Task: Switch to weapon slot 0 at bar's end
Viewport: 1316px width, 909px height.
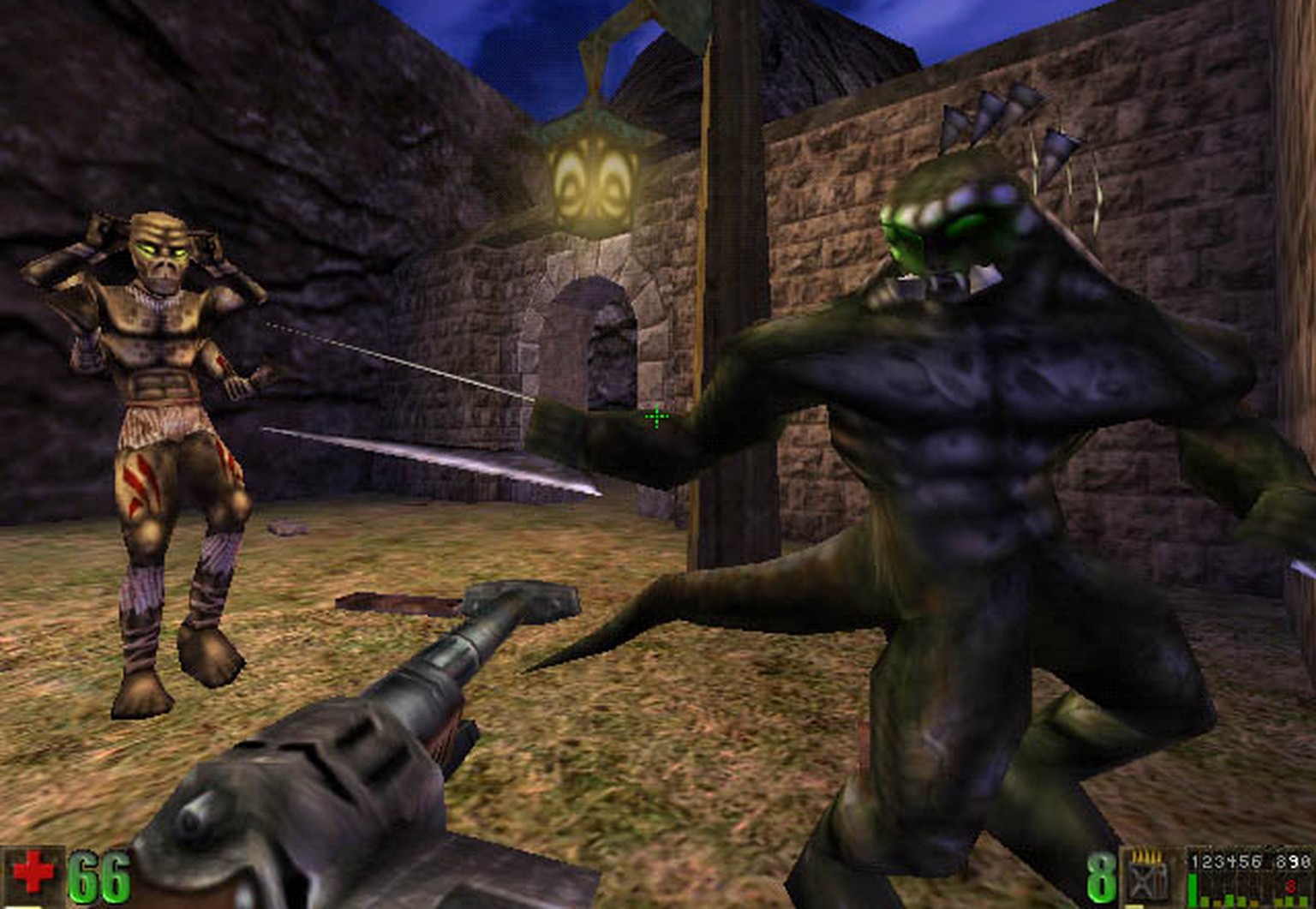Action: (x=1305, y=862)
